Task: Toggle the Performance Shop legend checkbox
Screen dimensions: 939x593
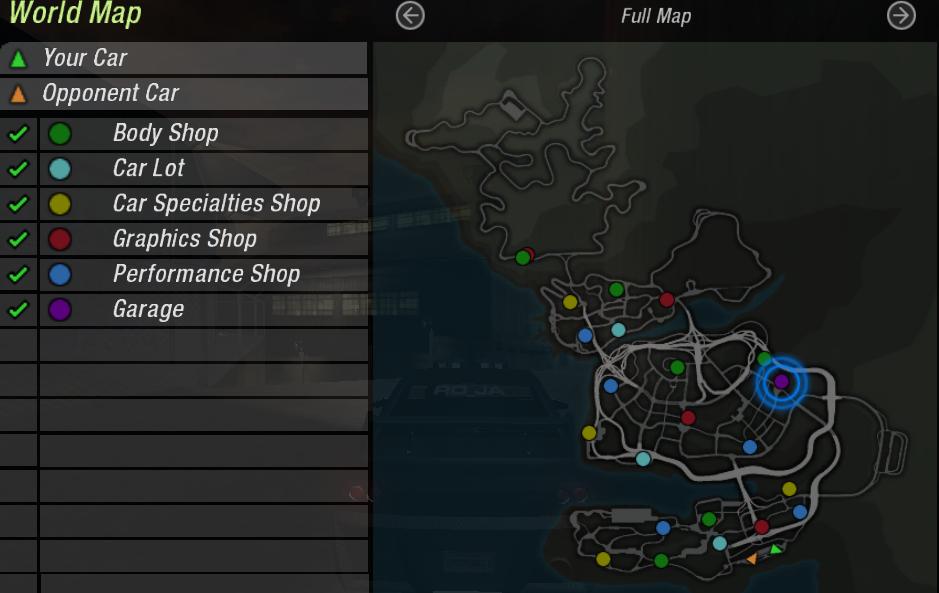Action: (17, 274)
